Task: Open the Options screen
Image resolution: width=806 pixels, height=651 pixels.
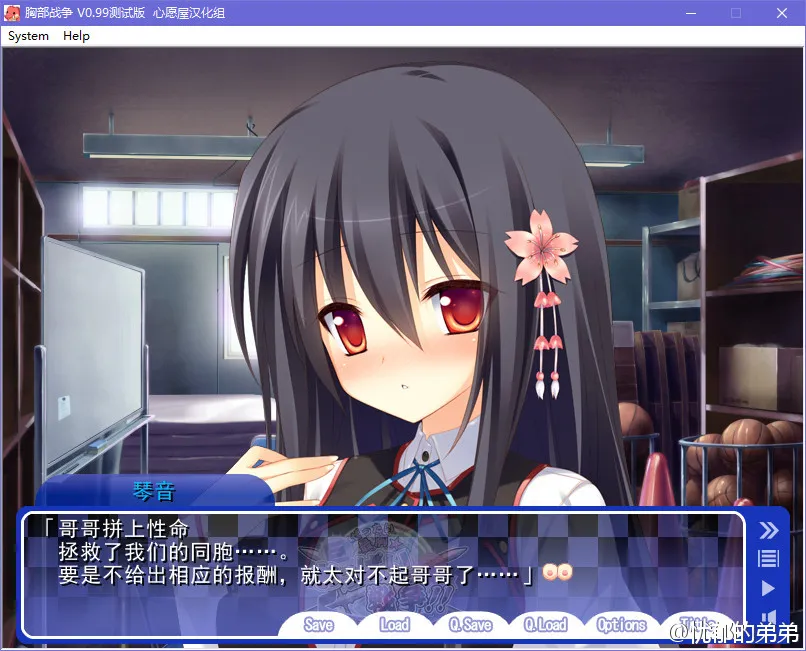Action: coord(621,625)
